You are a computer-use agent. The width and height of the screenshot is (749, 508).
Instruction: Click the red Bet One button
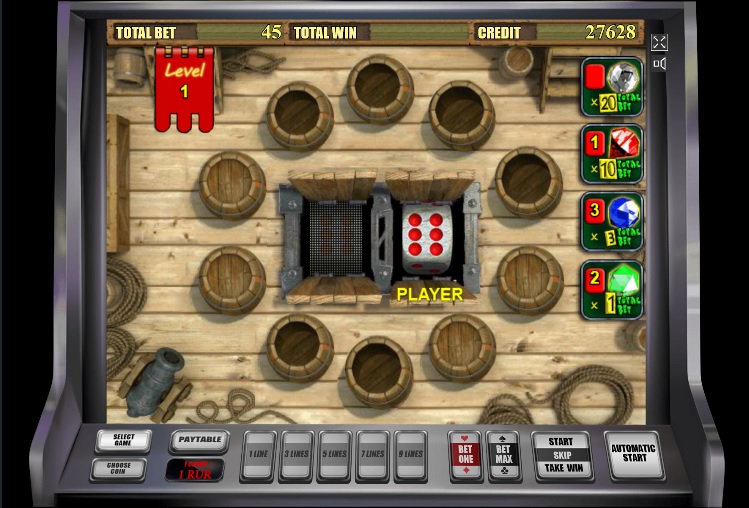coord(465,455)
